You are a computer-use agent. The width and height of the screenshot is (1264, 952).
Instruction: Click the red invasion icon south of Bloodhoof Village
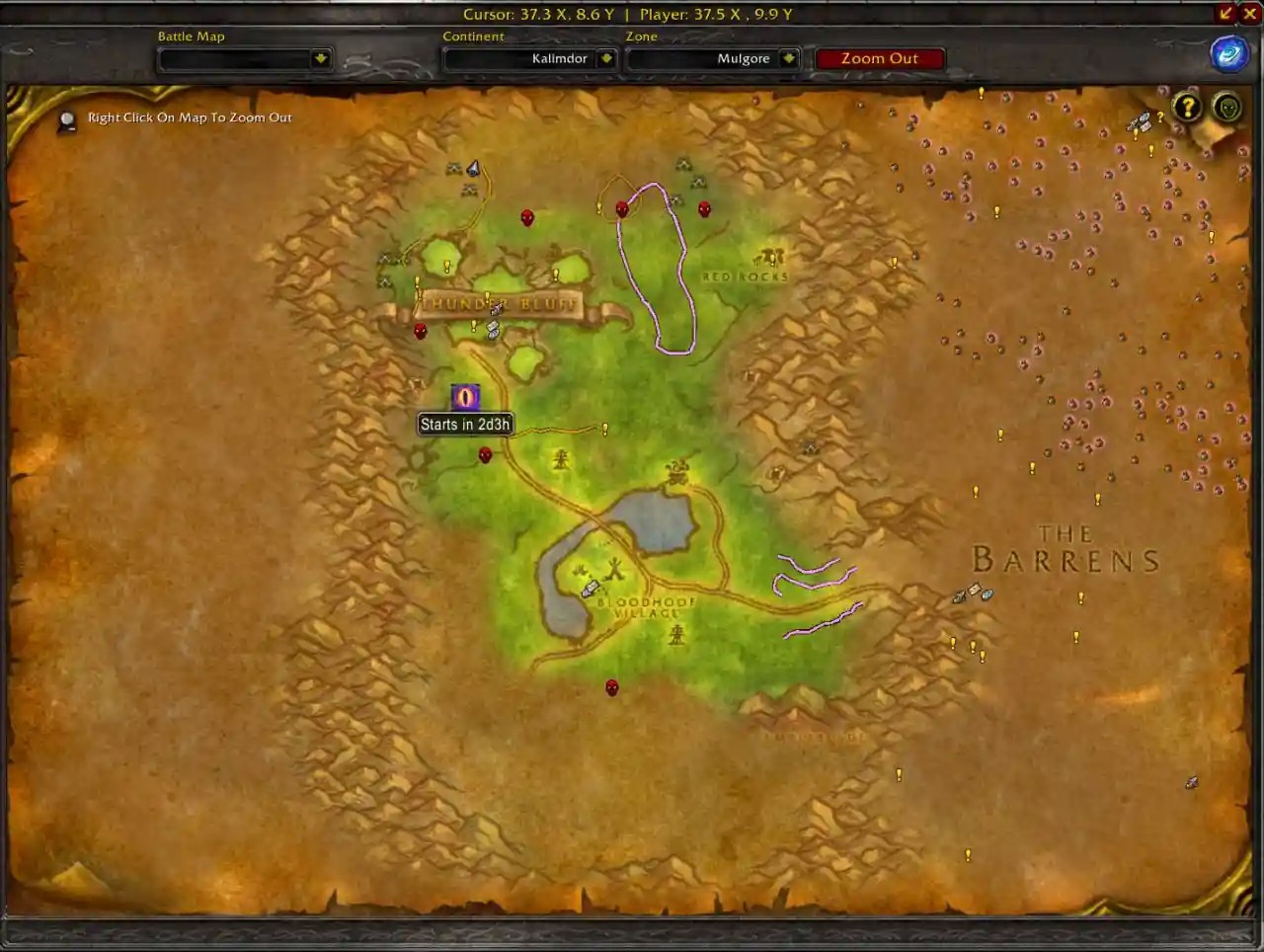tap(611, 687)
